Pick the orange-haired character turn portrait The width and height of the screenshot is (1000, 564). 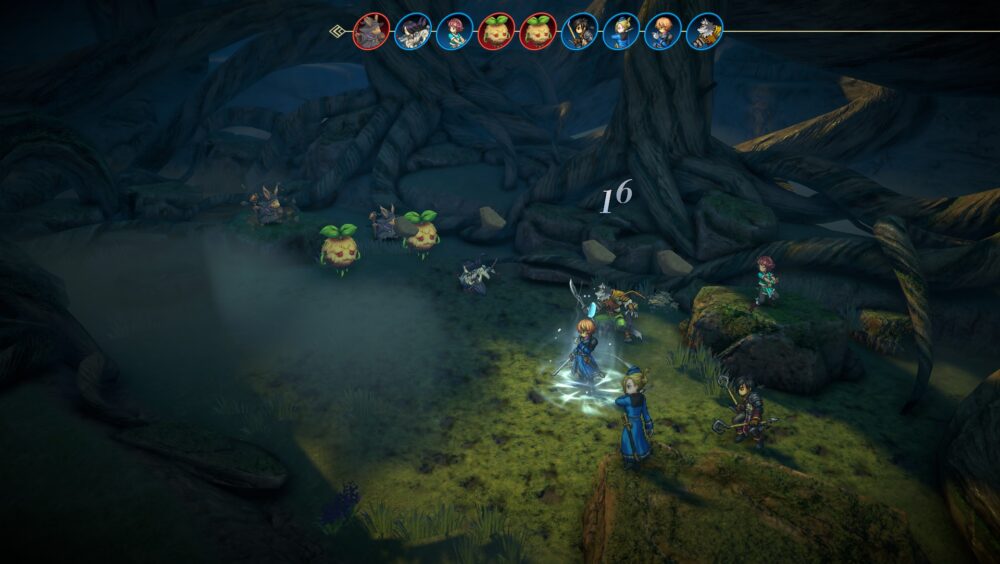(x=663, y=31)
